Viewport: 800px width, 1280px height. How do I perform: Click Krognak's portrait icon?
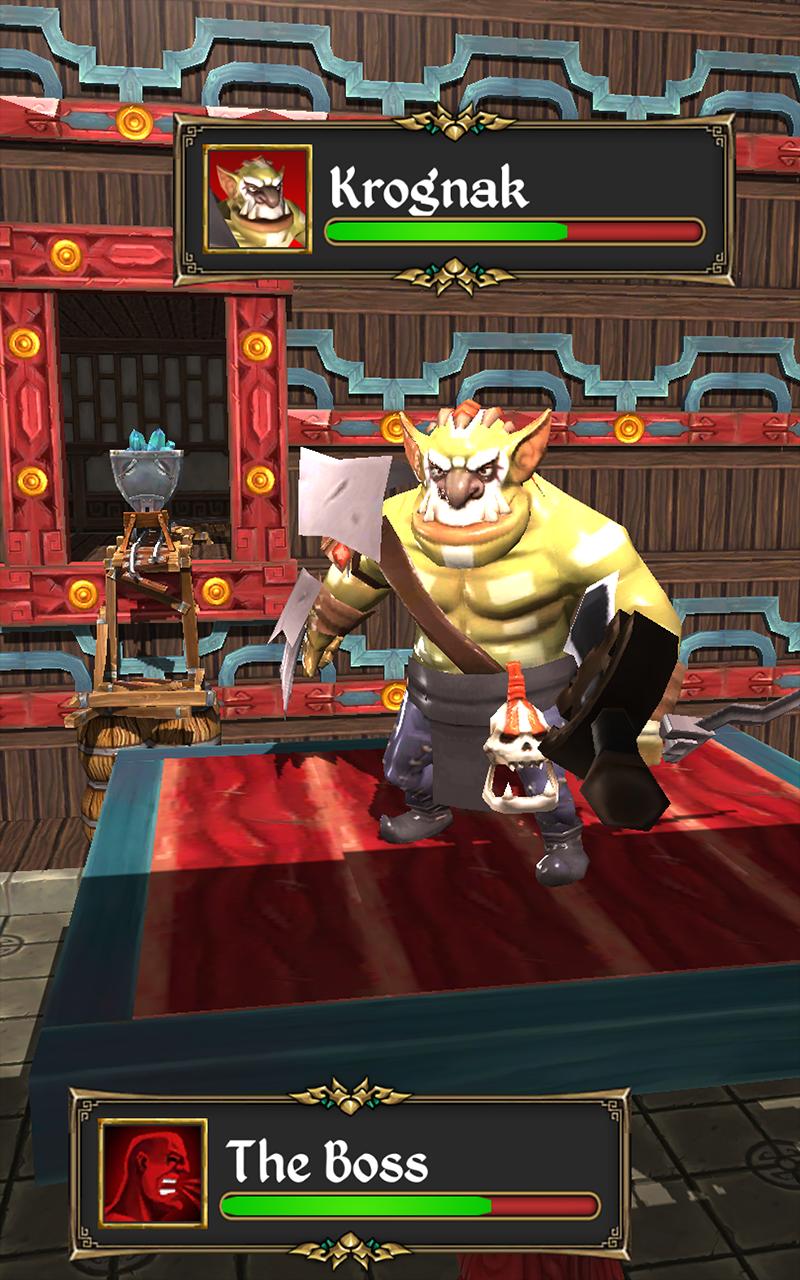pyautogui.click(x=258, y=198)
